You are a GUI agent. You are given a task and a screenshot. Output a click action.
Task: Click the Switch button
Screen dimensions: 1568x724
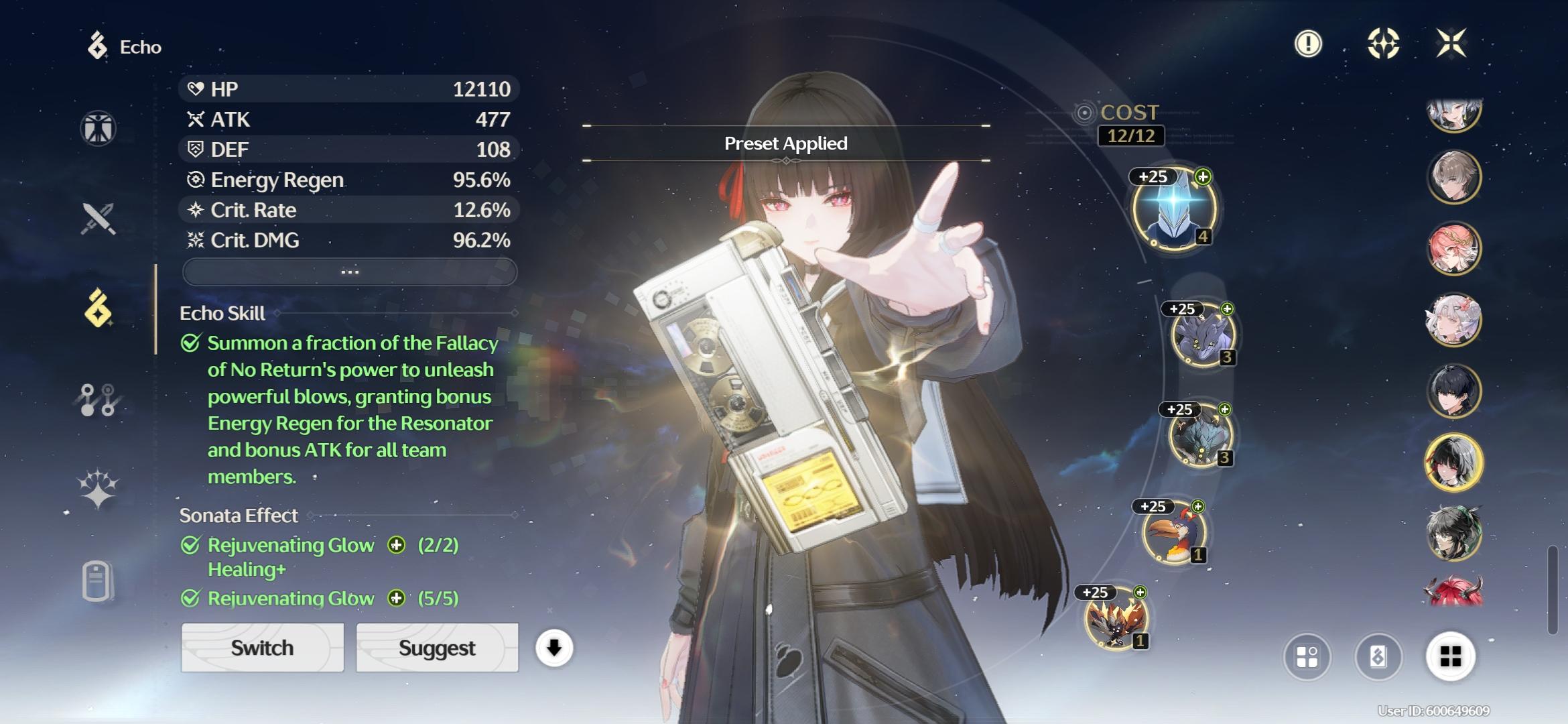point(262,648)
